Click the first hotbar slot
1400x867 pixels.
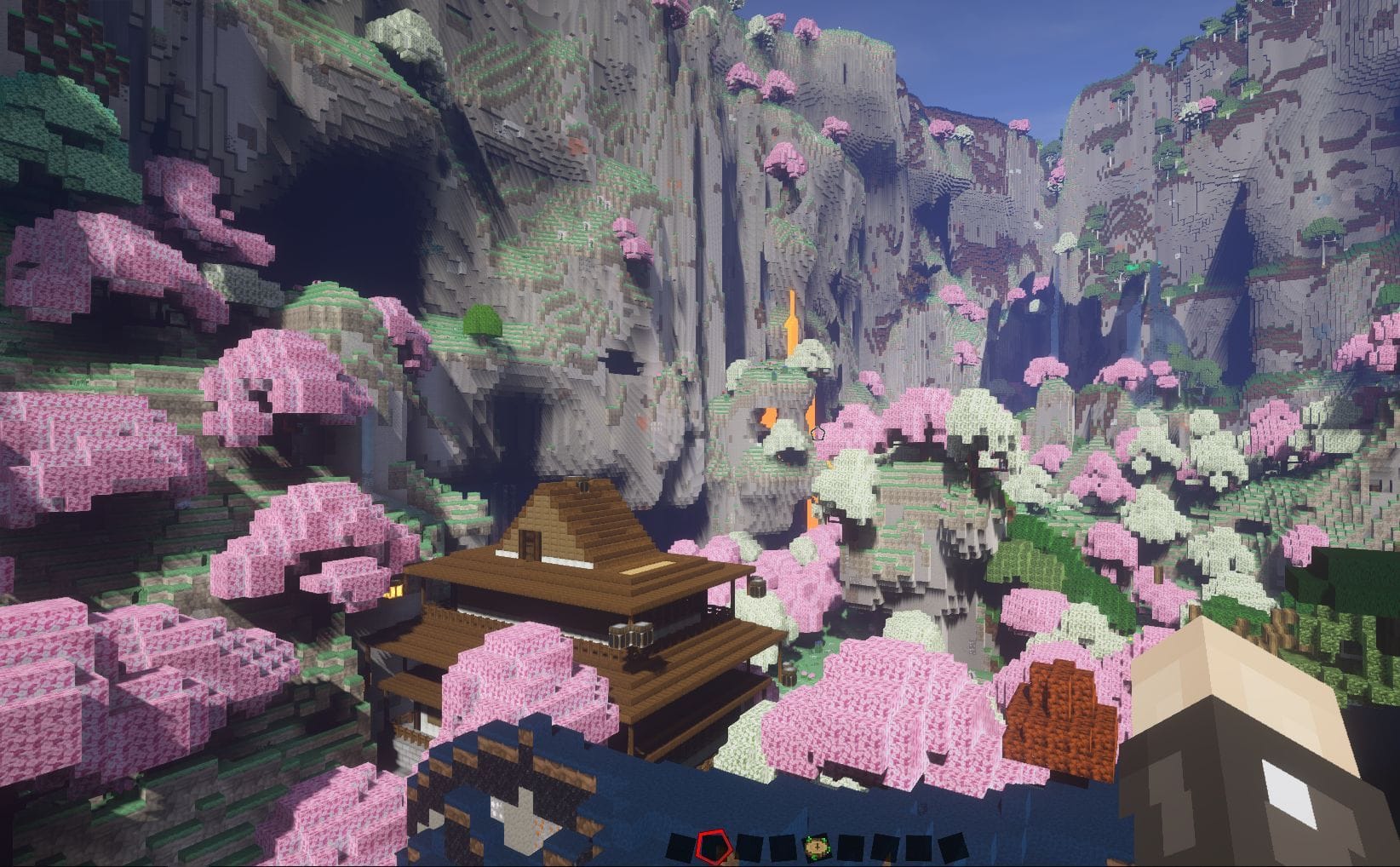(680, 847)
